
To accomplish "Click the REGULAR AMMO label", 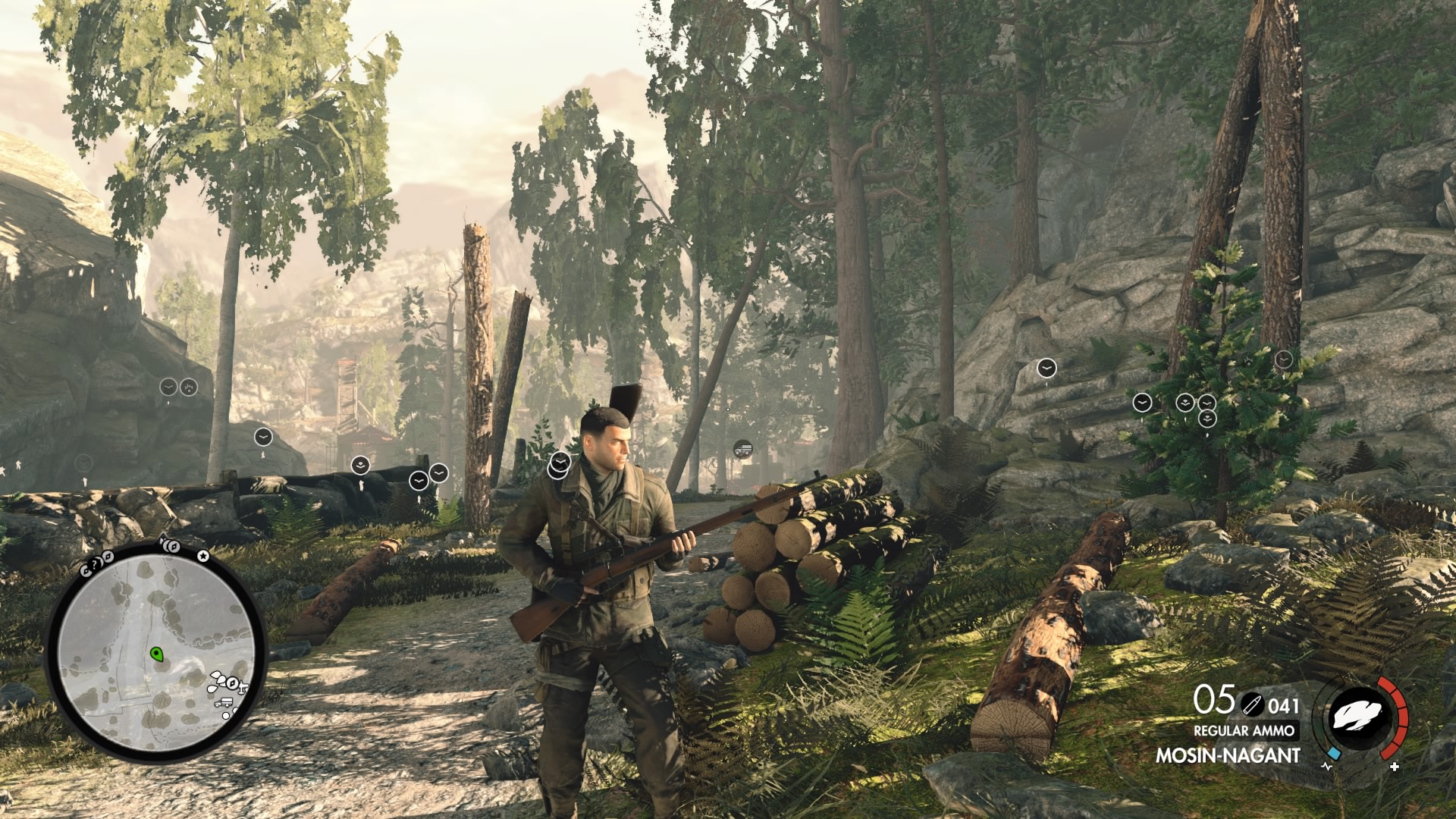I will point(1244,730).
